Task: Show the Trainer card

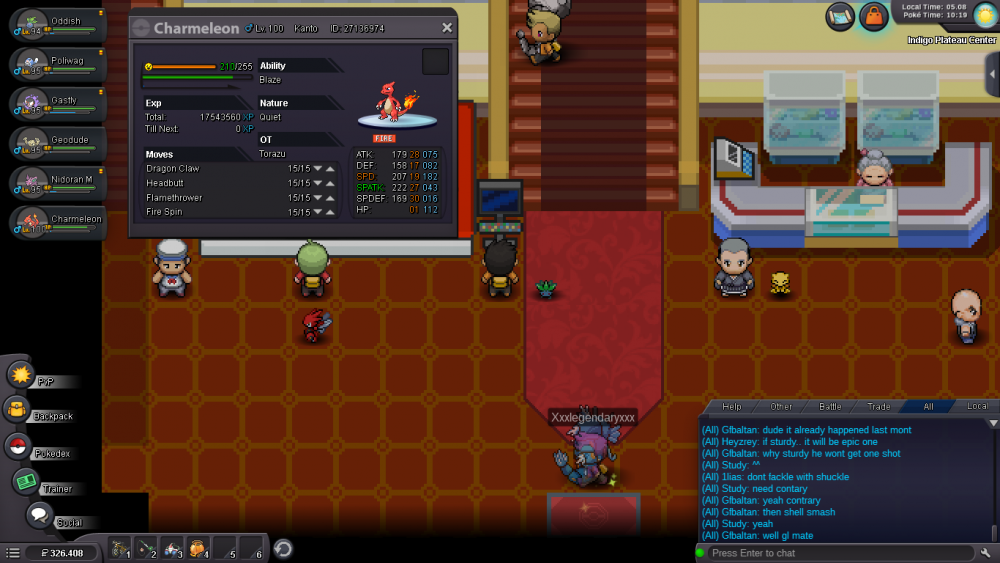Action: (x=27, y=482)
